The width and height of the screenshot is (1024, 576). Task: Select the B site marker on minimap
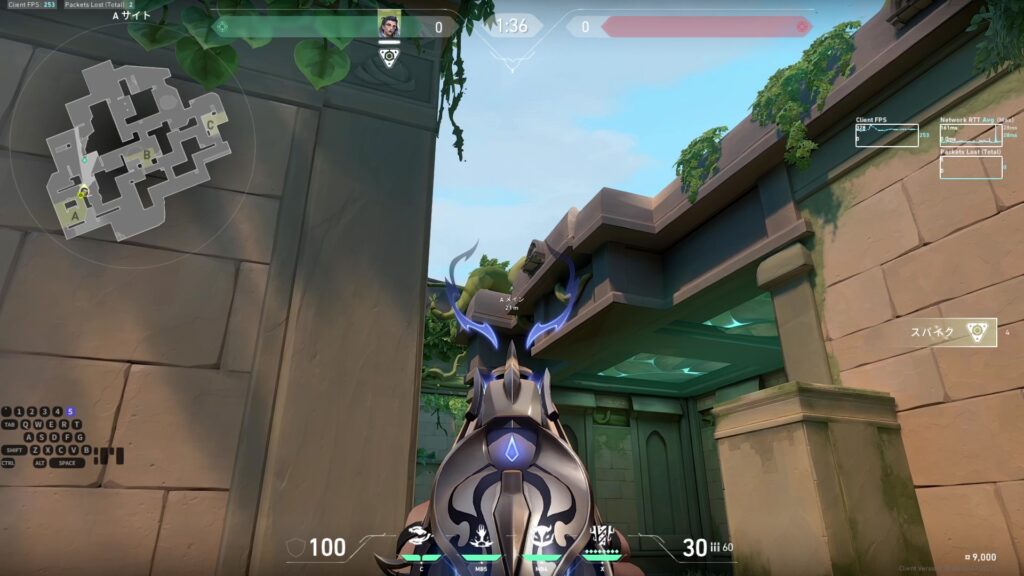pos(147,154)
